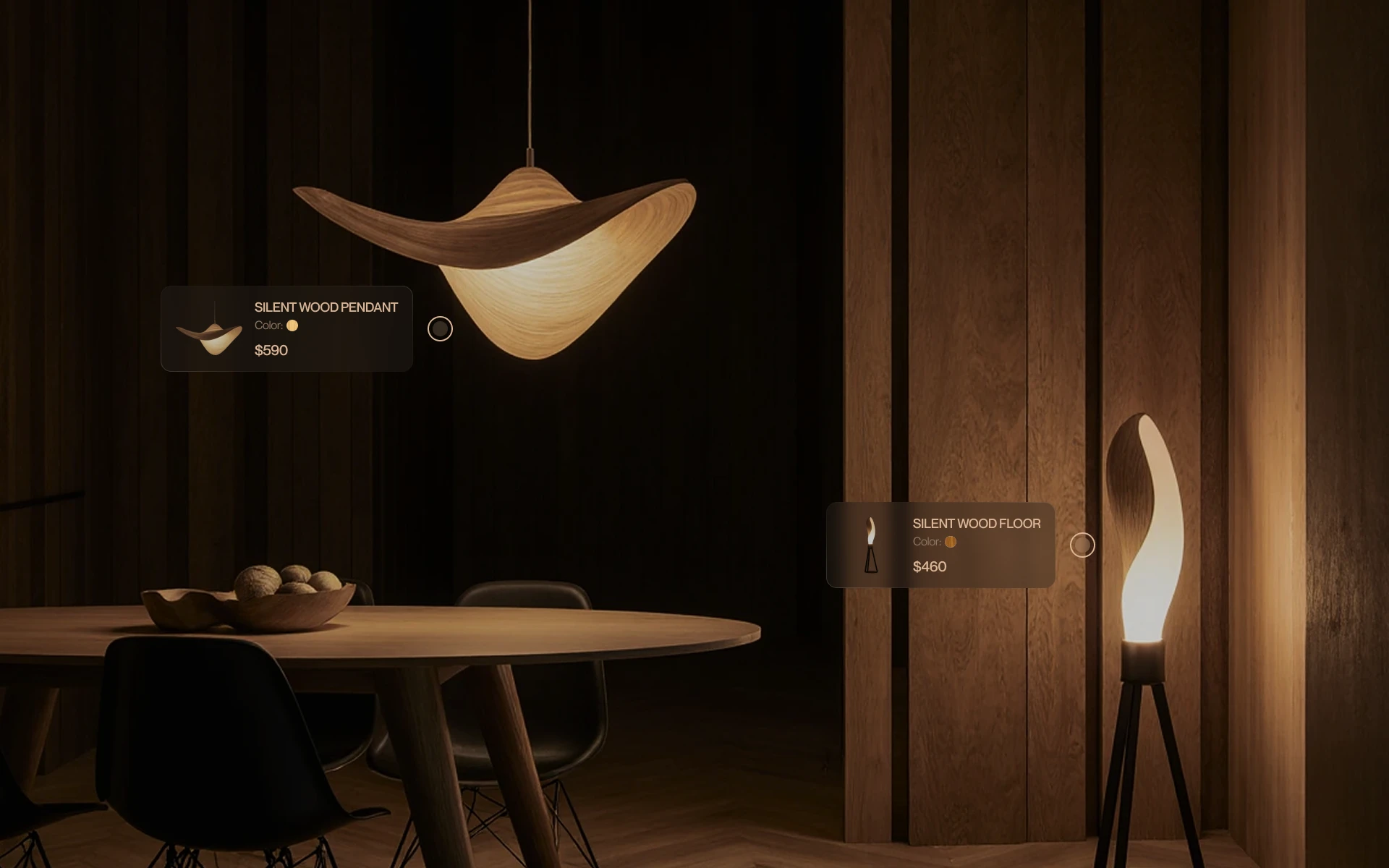This screenshot has height=868, width=1389.
Task: Open the Silent Wood Floor product page
Action: (976, 524)
